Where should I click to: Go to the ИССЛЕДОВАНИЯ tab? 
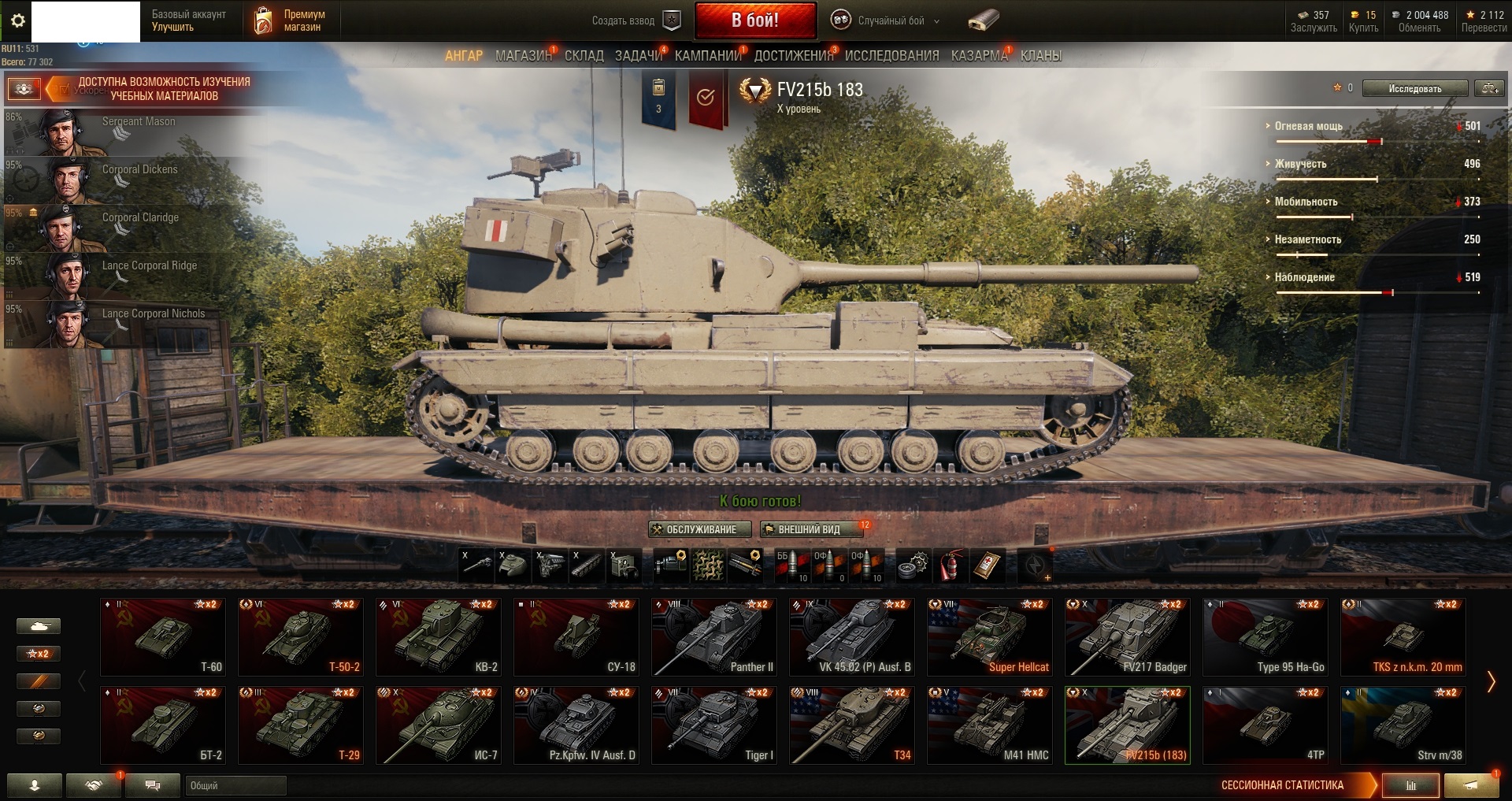(x=891, y=55)
